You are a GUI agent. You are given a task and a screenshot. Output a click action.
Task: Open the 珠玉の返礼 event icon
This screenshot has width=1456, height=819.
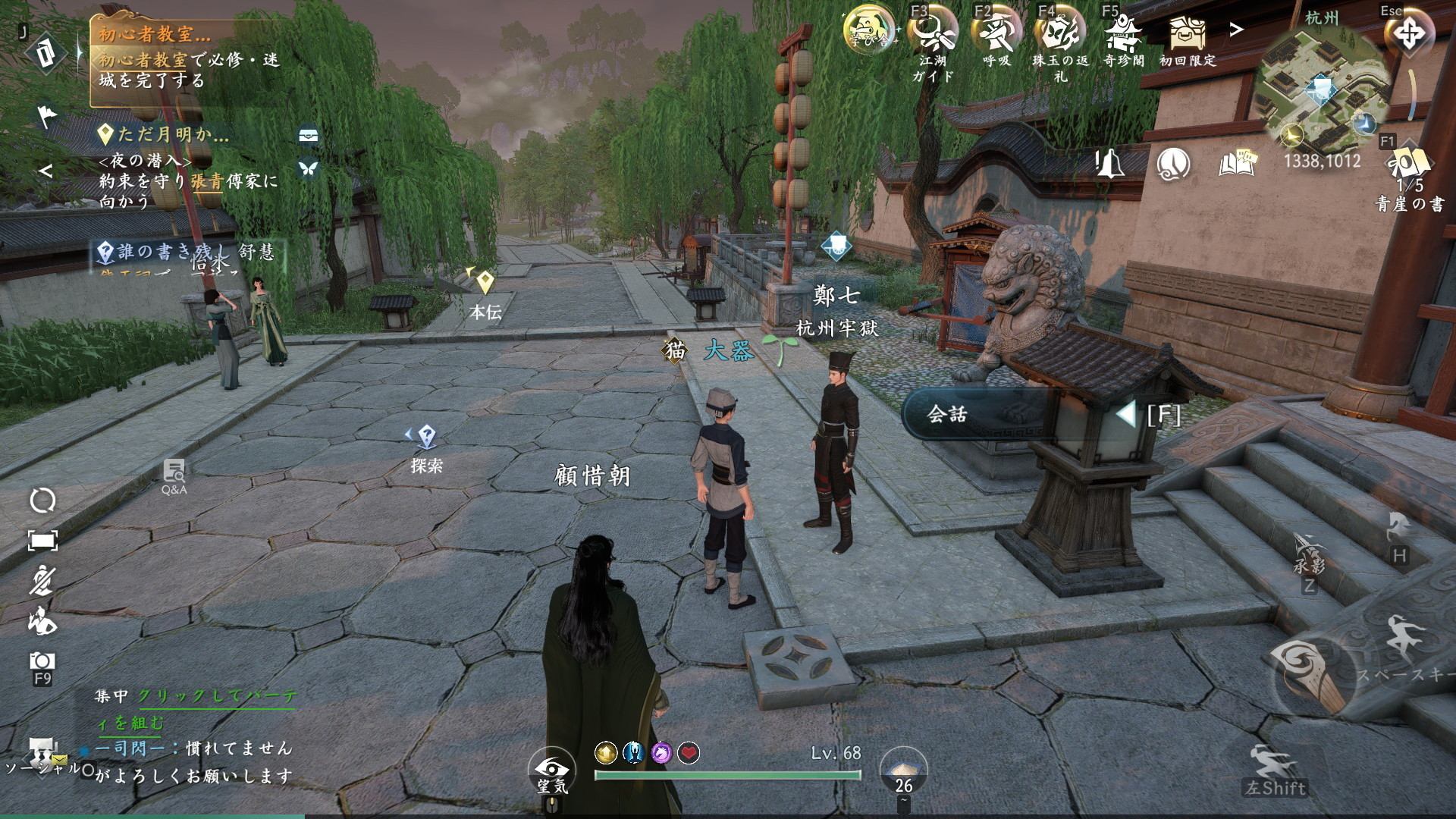click(1060, 32)
